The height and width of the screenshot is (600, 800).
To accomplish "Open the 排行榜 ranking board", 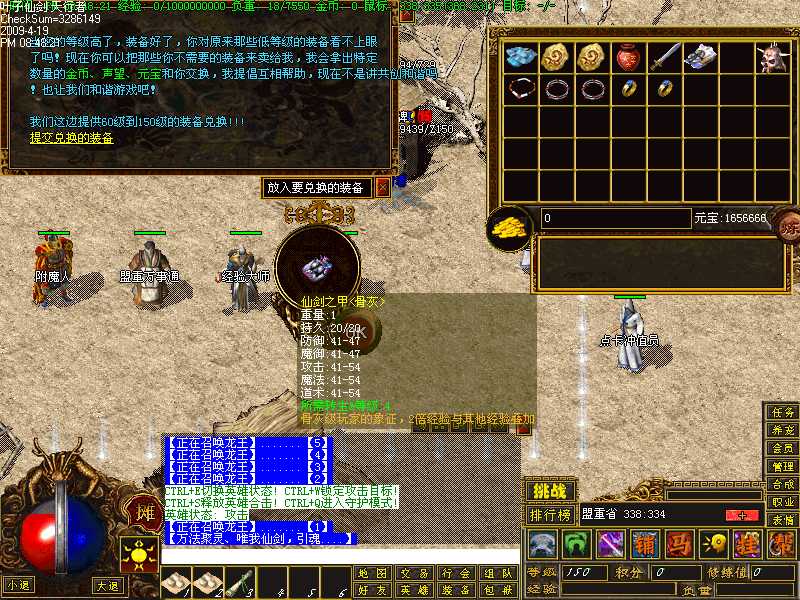I will pos(550,515).
